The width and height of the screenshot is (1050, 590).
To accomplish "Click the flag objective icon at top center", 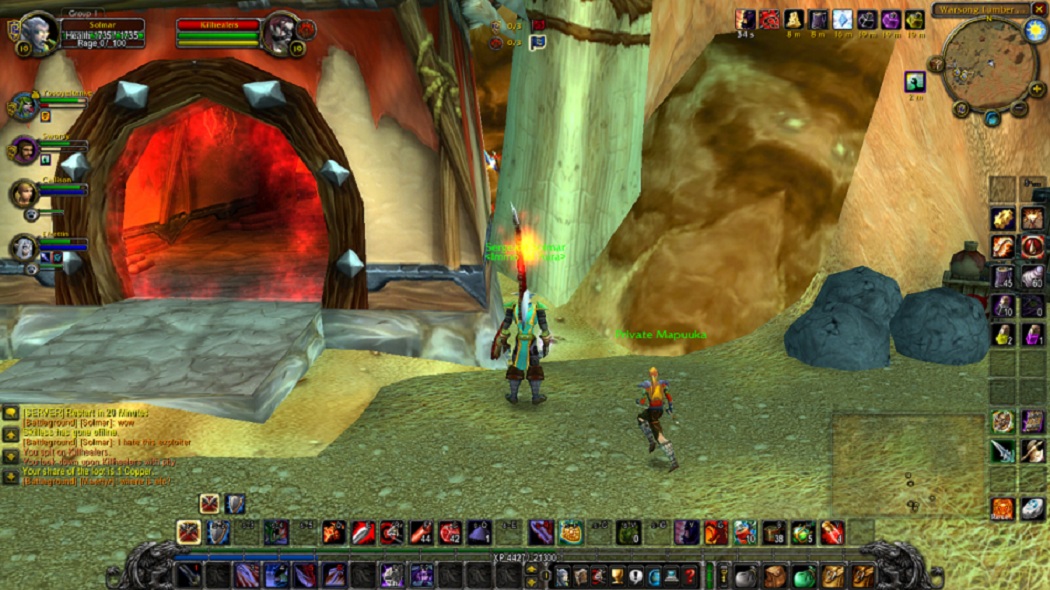I will click(538, 42).
